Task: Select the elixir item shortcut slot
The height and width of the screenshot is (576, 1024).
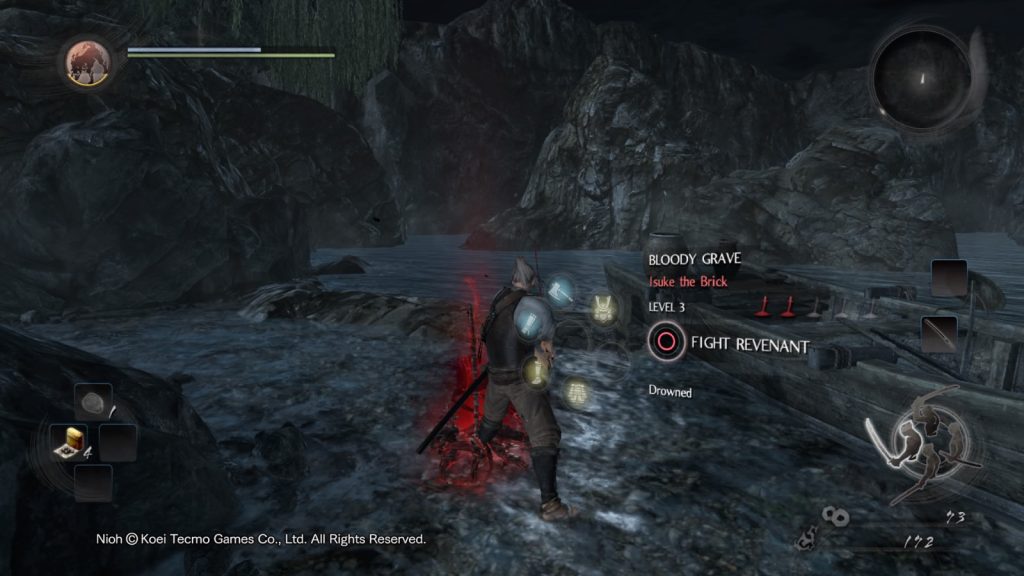Action: click(69, 440)
